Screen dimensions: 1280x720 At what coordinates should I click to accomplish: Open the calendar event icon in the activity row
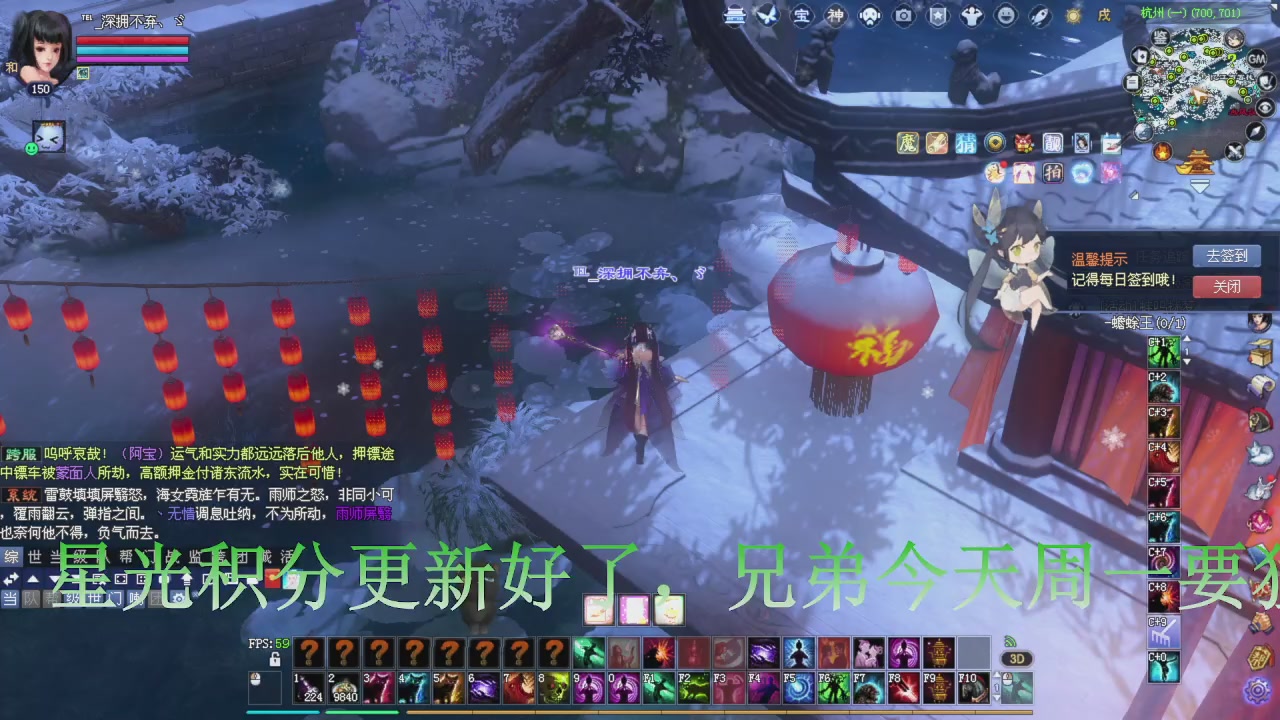pyautogui.click(x=1112, y=144)
